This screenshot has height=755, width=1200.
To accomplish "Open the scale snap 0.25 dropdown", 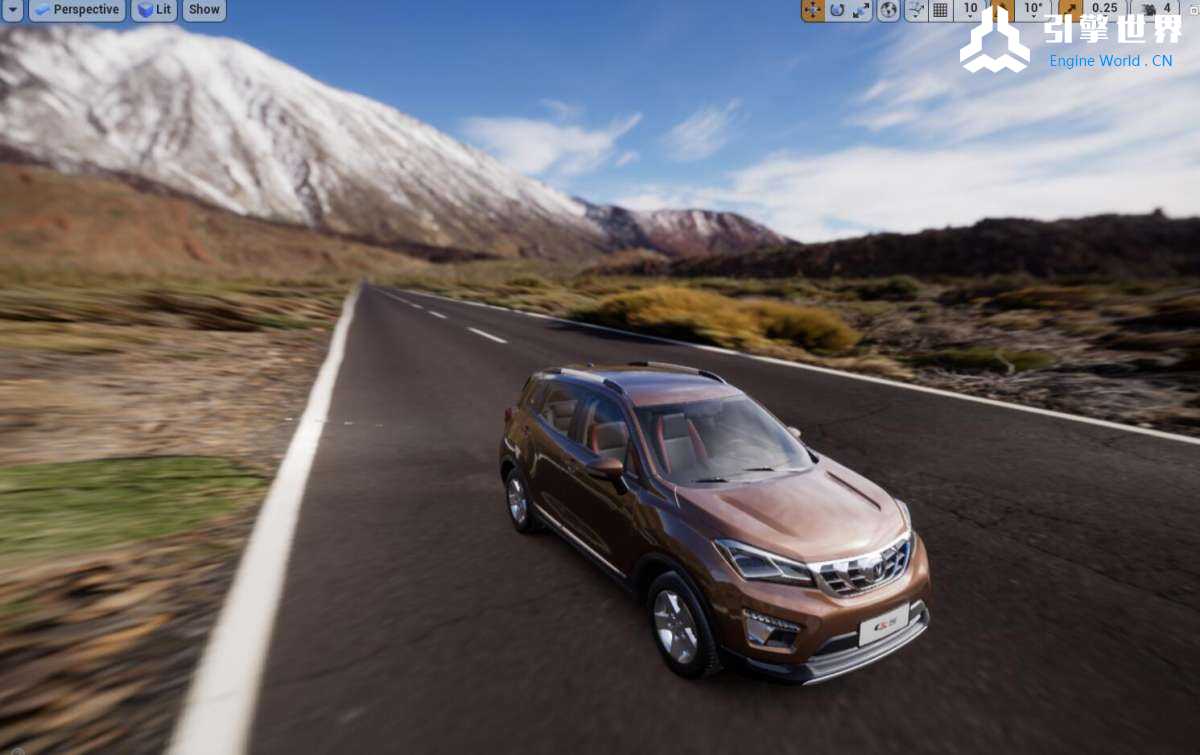I will tap(1104, 10).
